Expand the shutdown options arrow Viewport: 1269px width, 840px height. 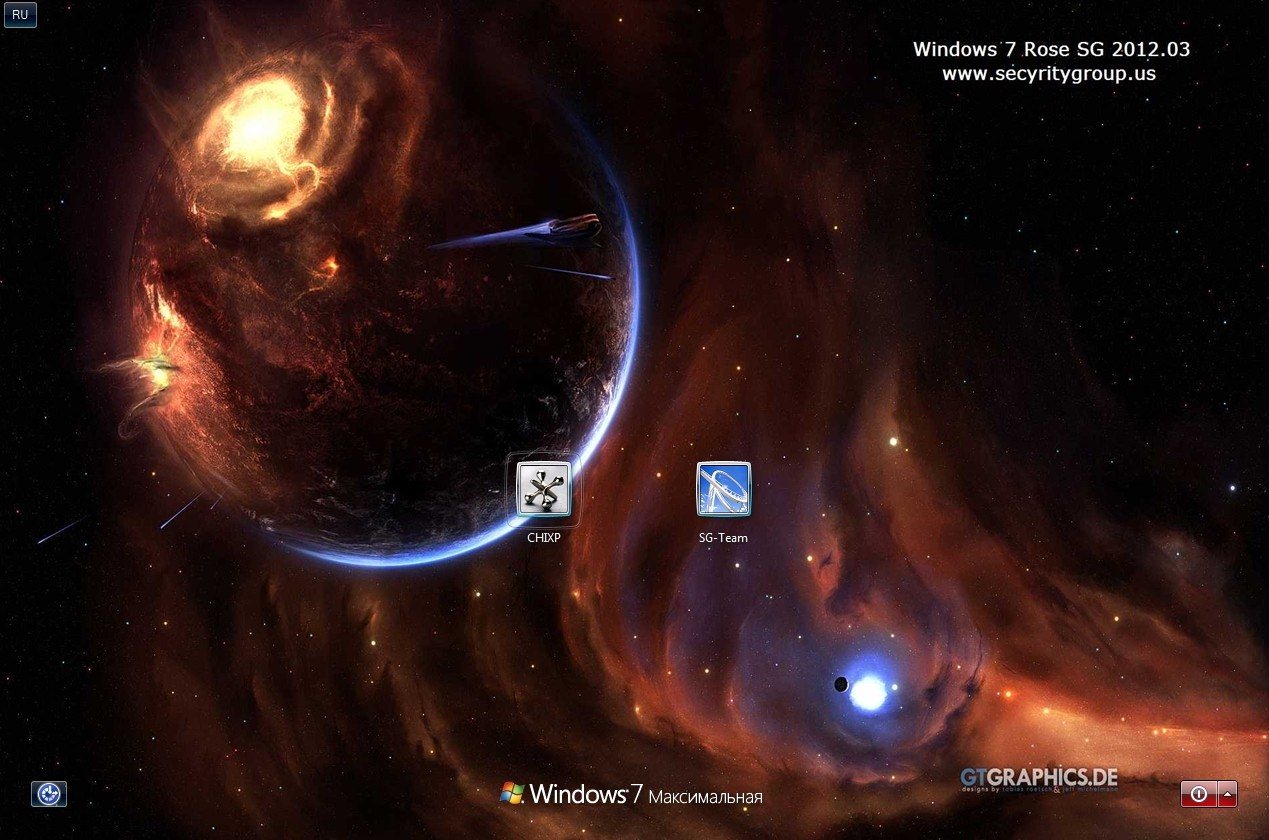click(x=1227, y=794)
